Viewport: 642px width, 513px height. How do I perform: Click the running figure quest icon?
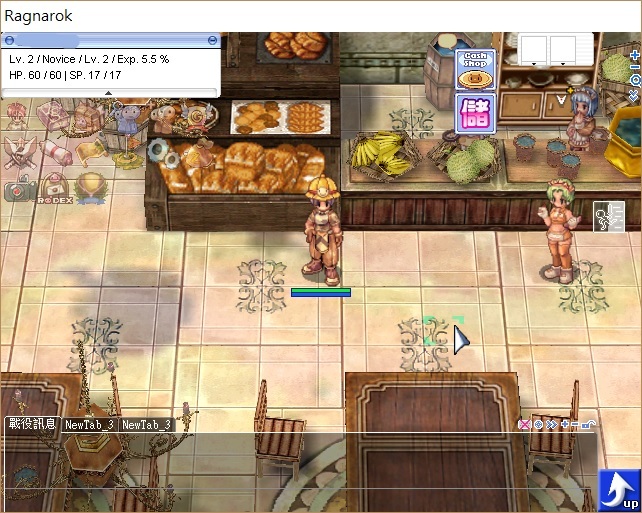(x=608, y=217)
